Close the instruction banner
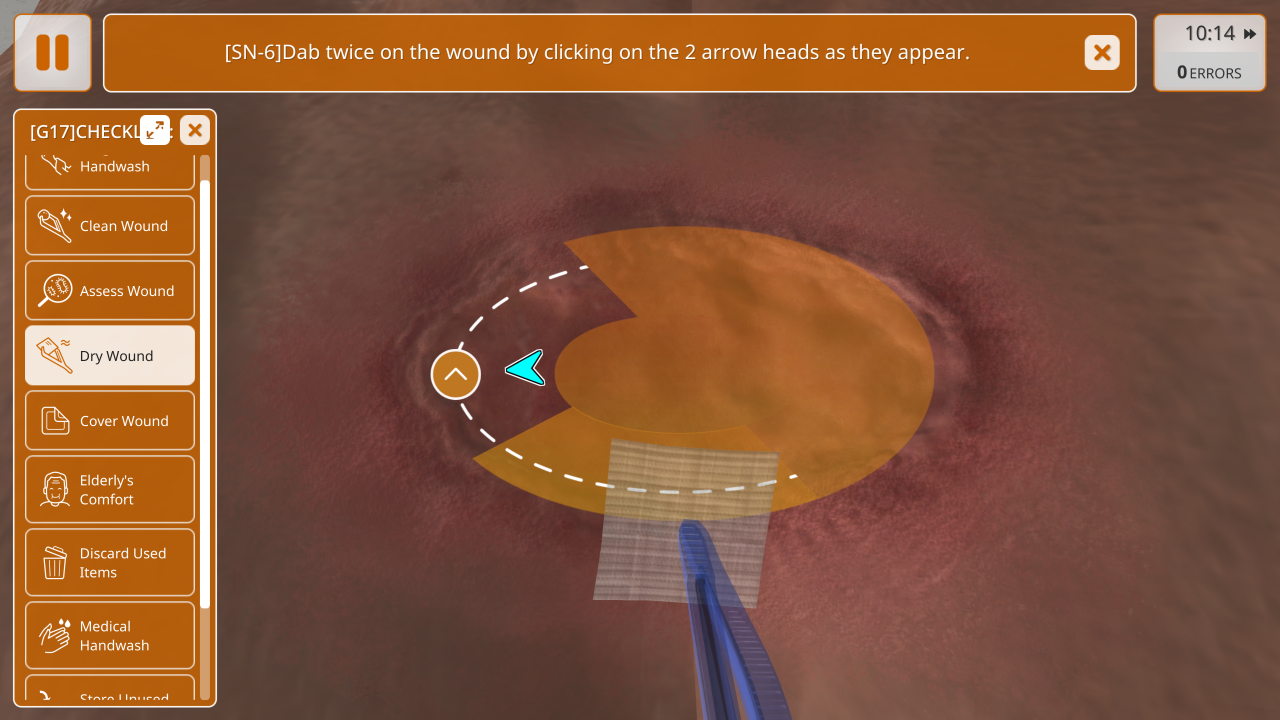1280x720 pixels. 1102,53
